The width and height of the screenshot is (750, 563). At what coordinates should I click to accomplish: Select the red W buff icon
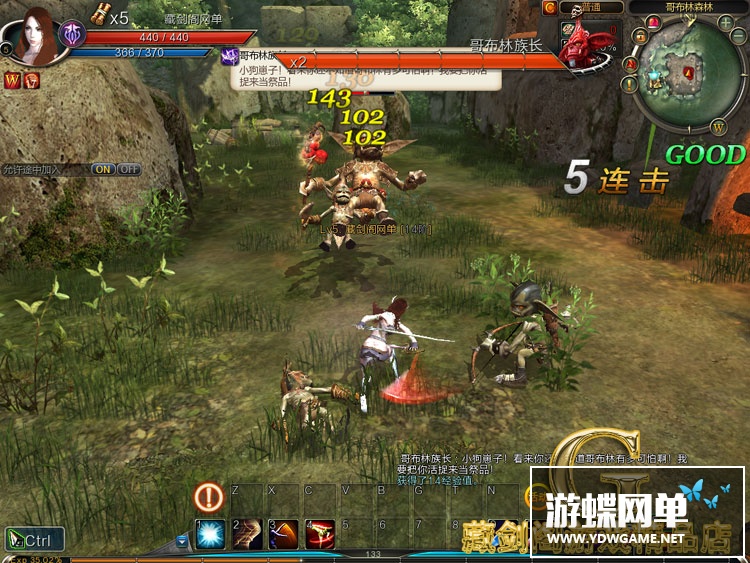coord(13,80)
